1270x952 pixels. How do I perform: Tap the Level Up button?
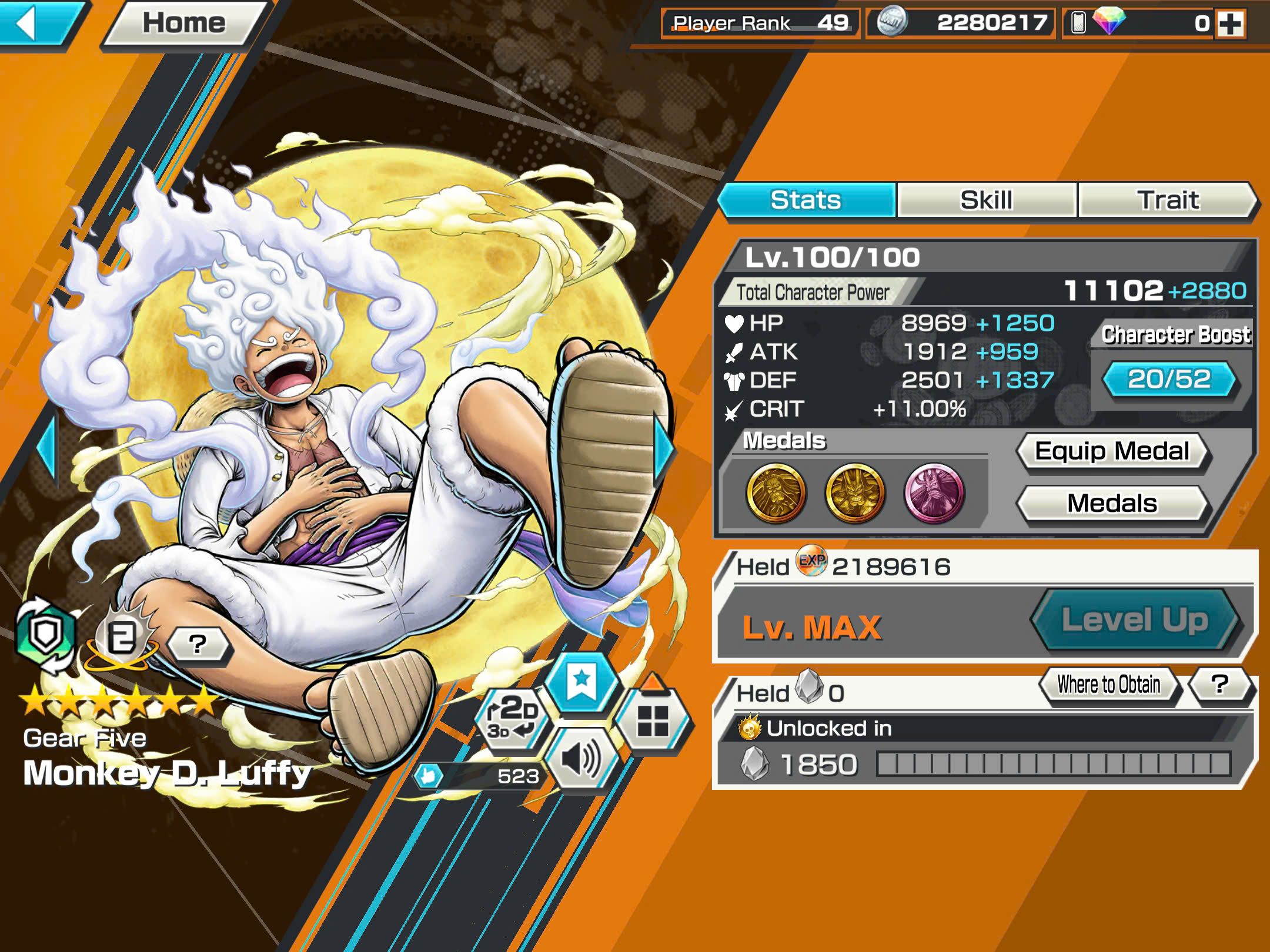pos(1135,620)
